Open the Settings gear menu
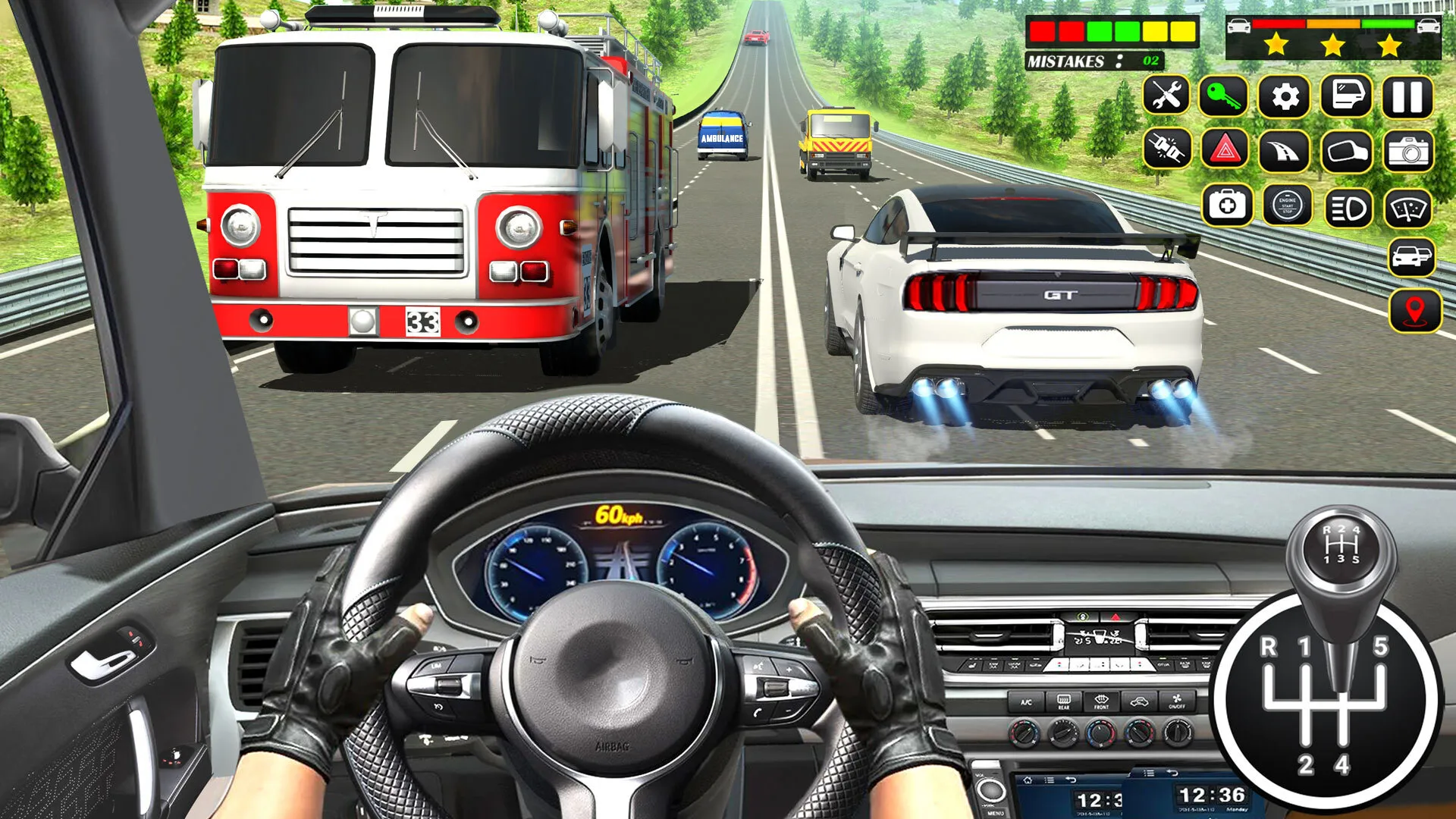Screen dimensions: 1456x819 pos(1286,95)
